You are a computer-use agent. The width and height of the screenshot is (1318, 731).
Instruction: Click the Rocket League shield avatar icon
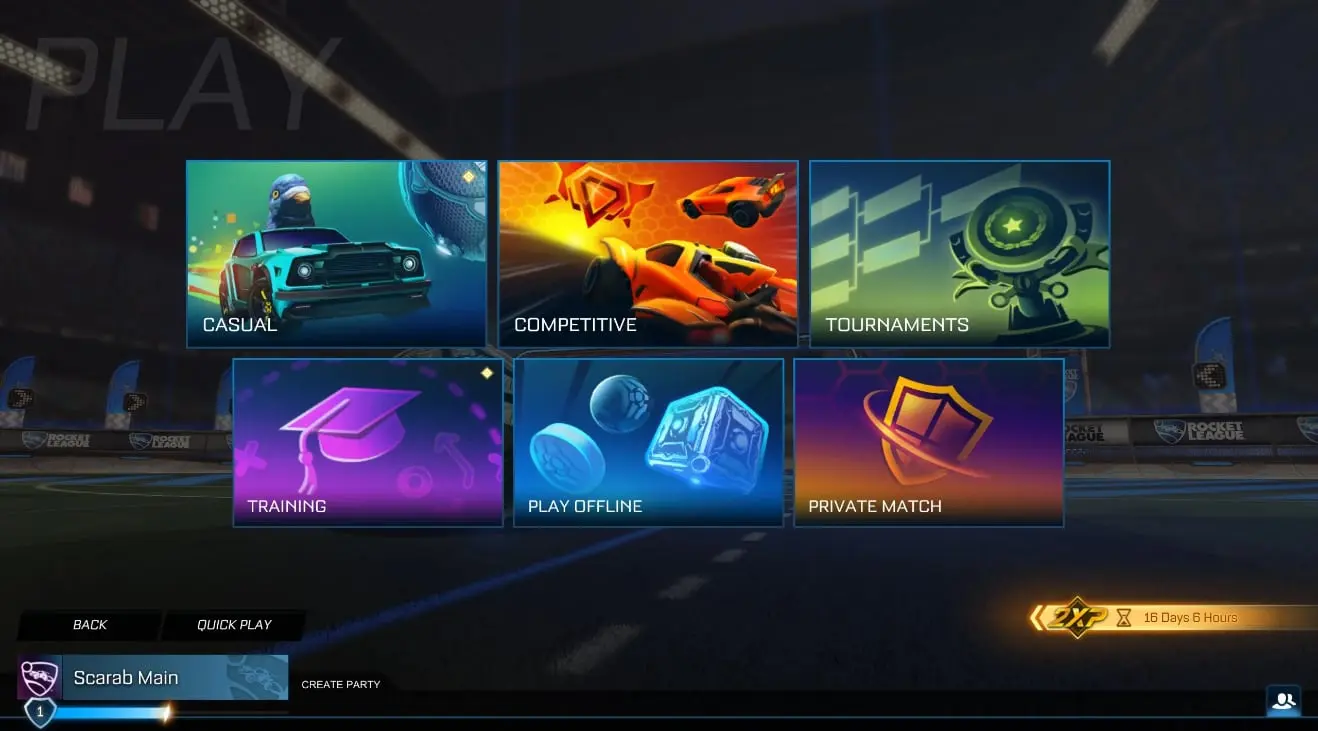(x=38, y=677)
